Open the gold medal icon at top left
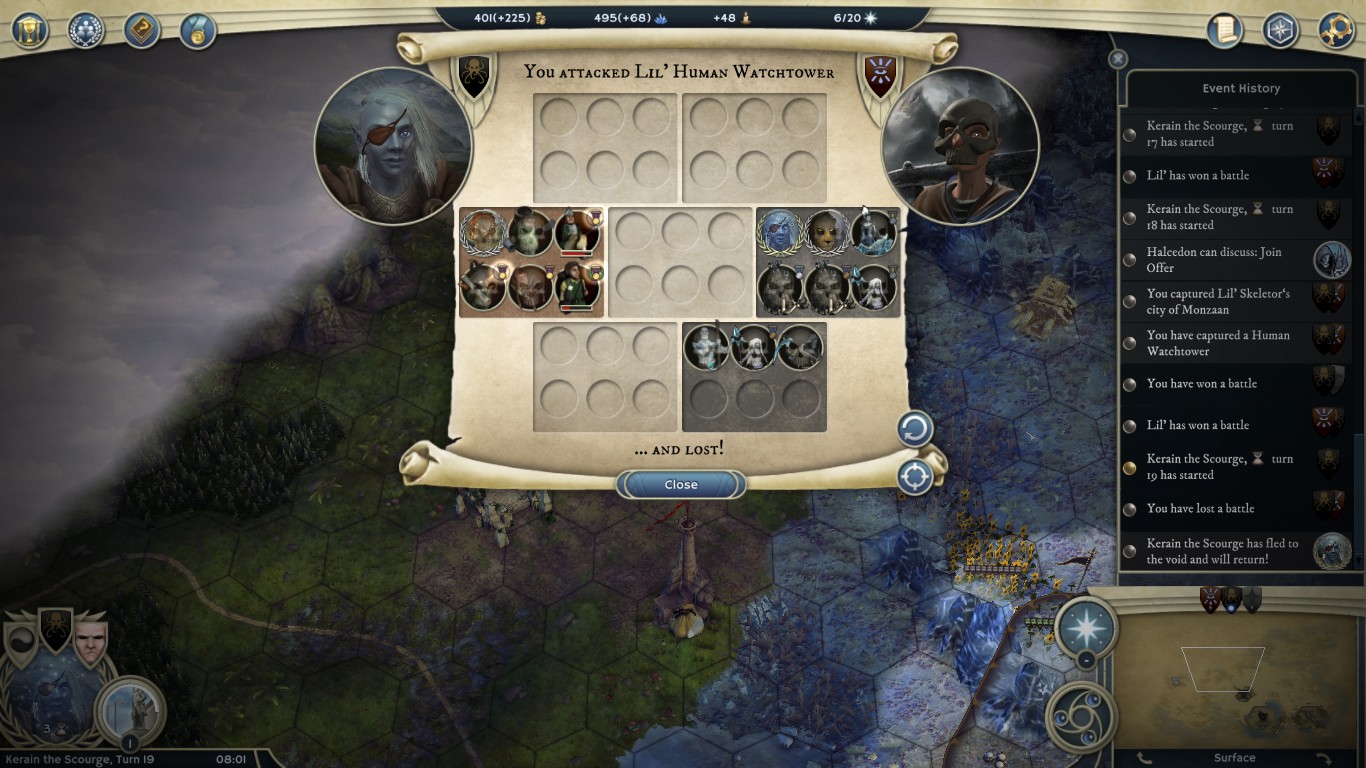1366x768 pixels. (x=198, y=30)
